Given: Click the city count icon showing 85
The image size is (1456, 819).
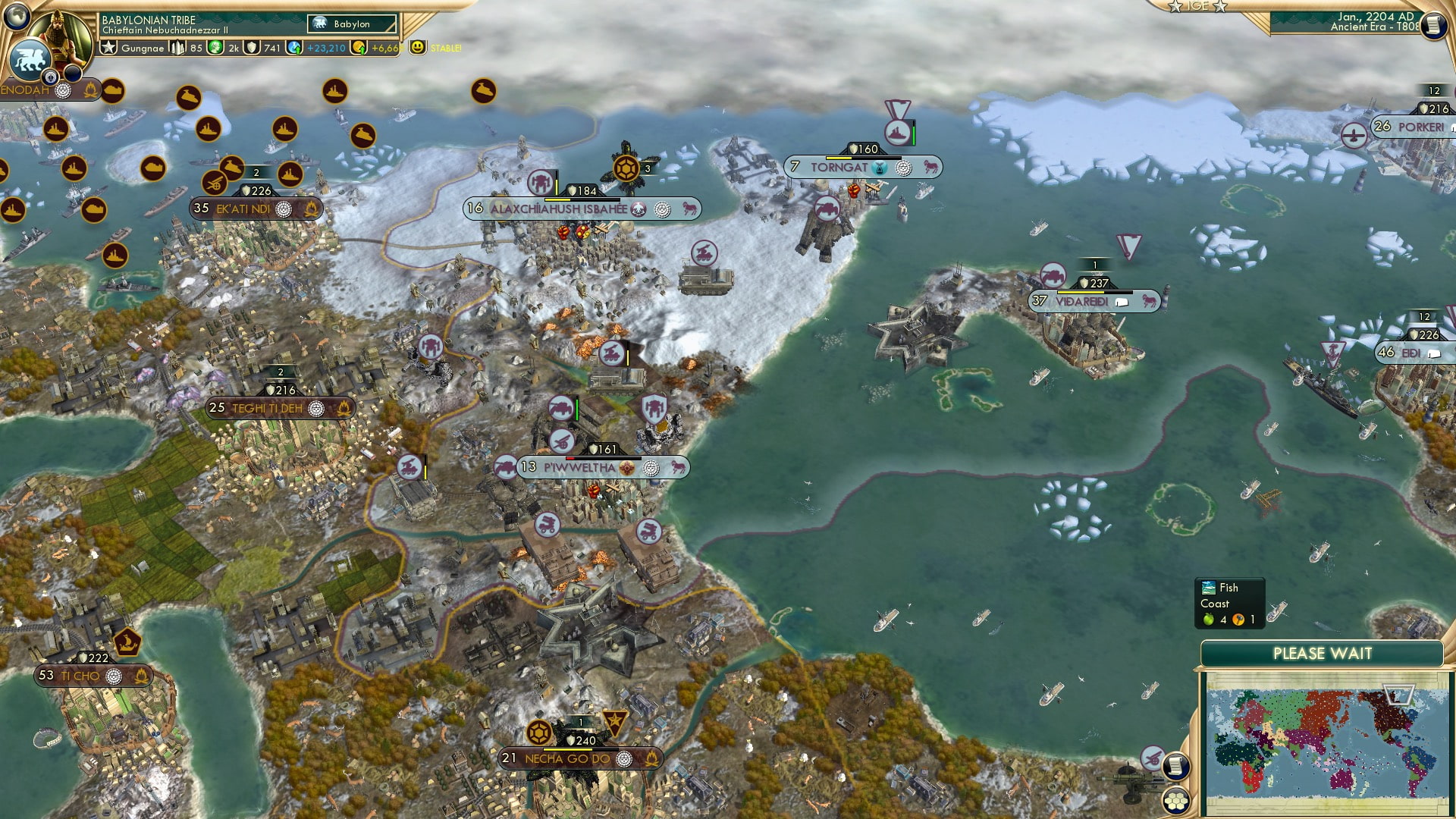Looking at the screenshot, I should (177, 47).
